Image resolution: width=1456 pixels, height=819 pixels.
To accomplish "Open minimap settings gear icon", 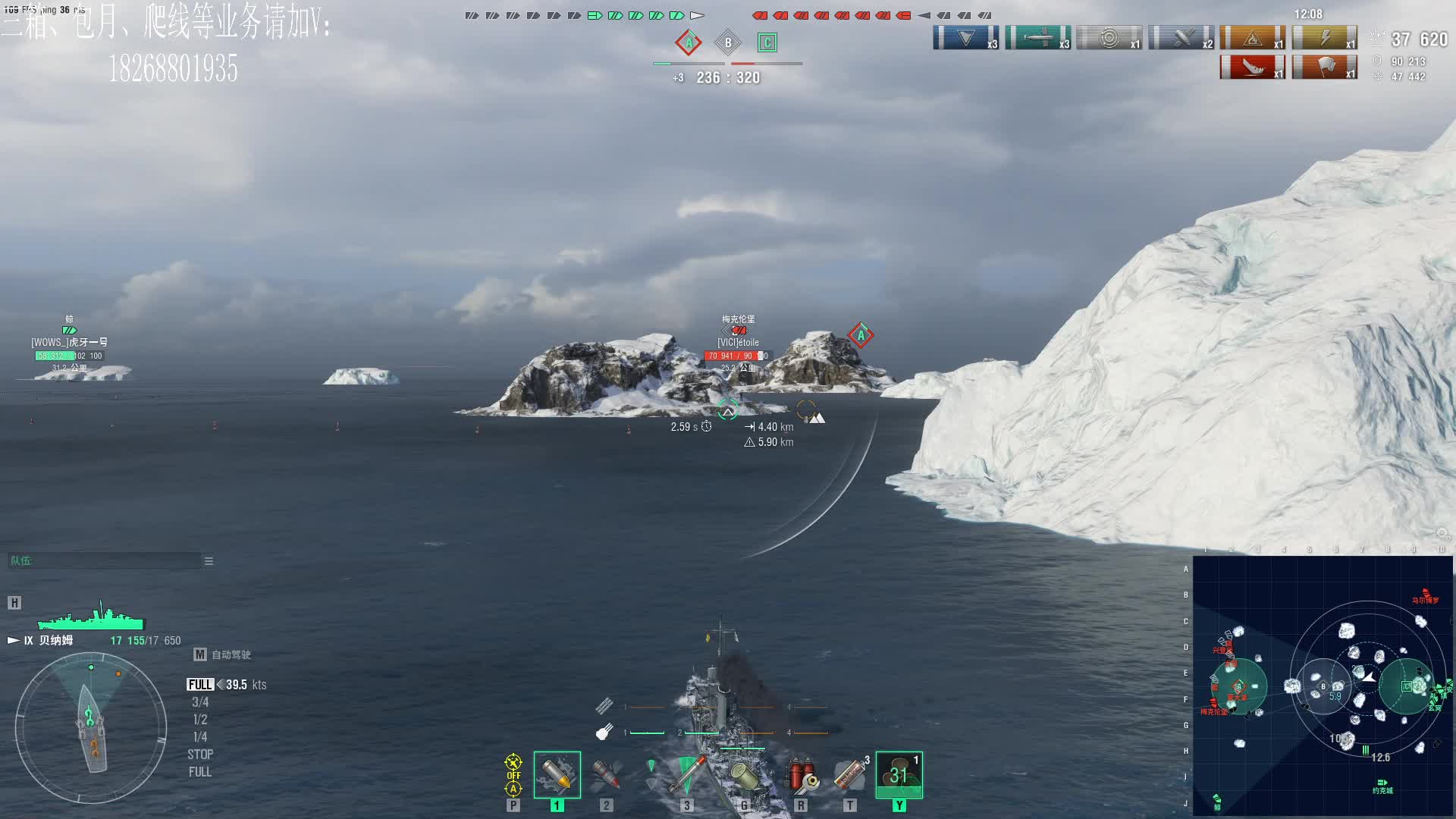I will pos(1442,534).
